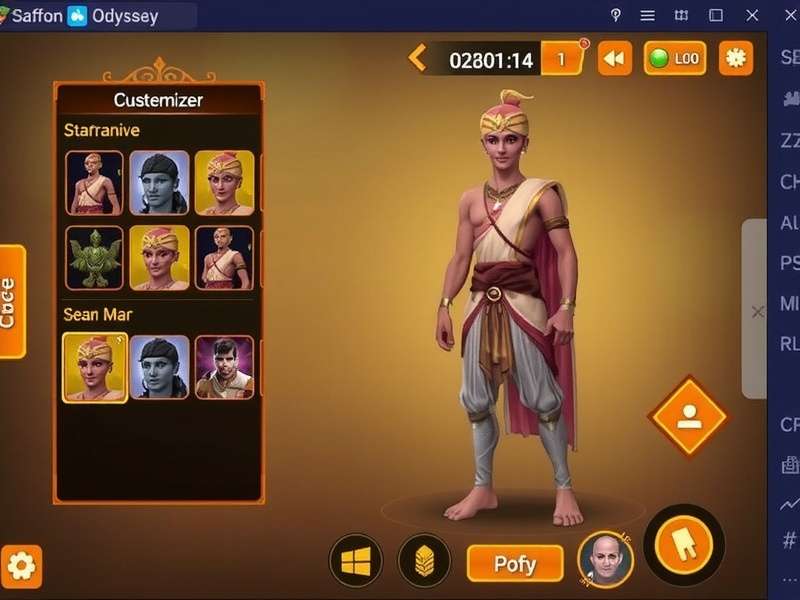Viewport: 800px width, 600px height.
Task: Click the orange double-arrow rewind button
Action: coord(614,59)
